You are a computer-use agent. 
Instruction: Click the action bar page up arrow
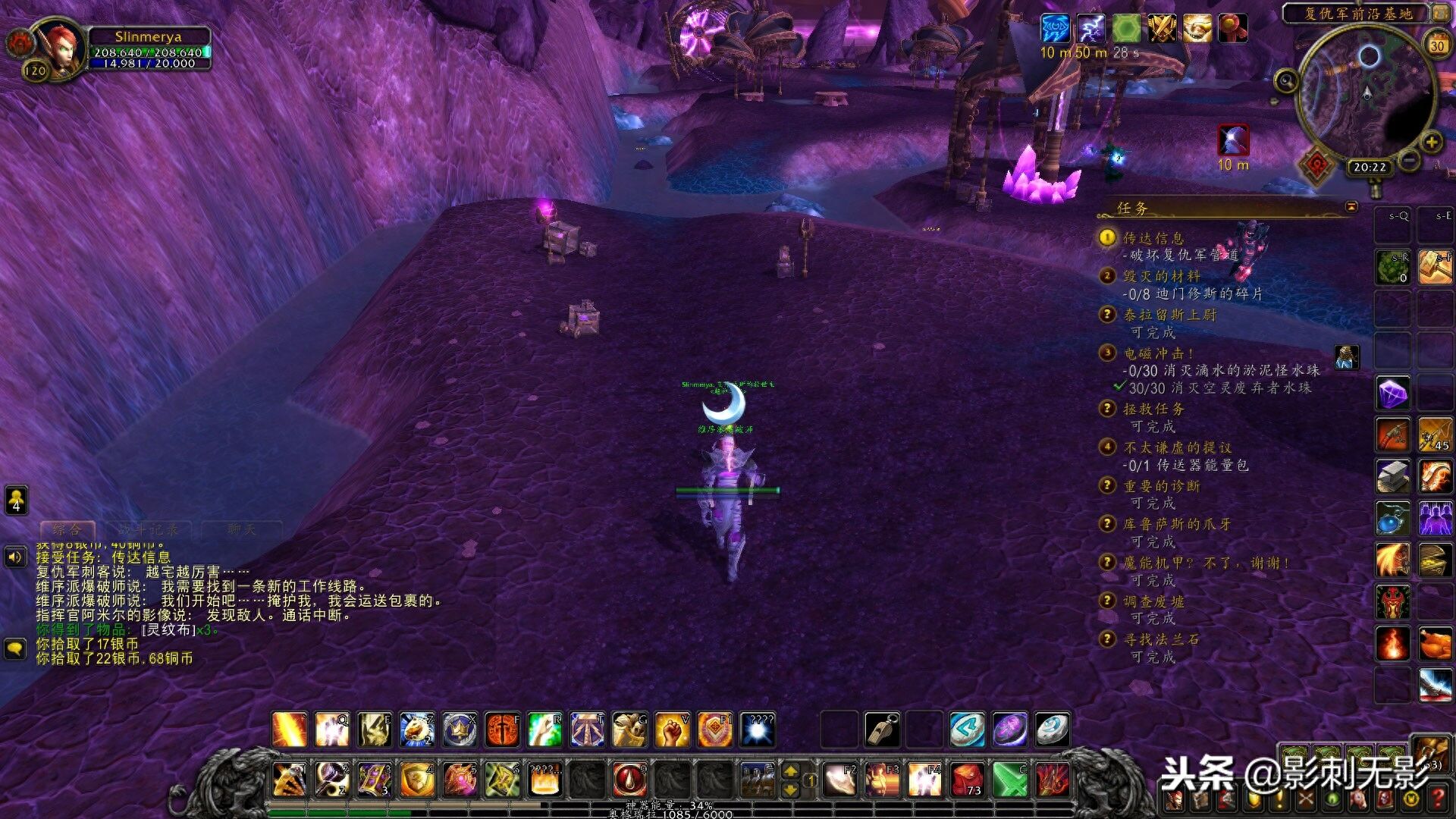790,770
